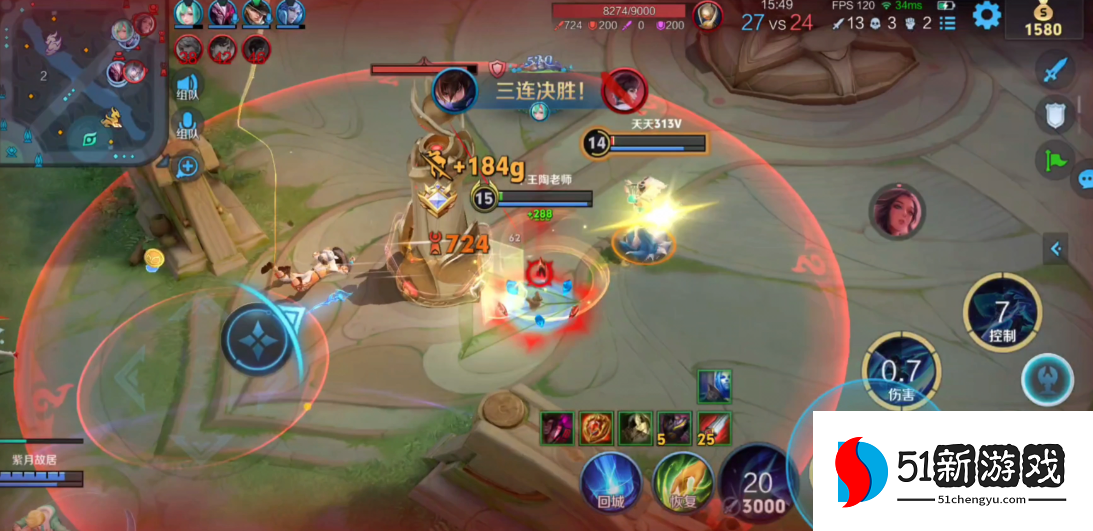The image size is (1093, 531).
Task: Open the quick chat plus bubble
Action: pyautogui.click(x=187, y=167)
